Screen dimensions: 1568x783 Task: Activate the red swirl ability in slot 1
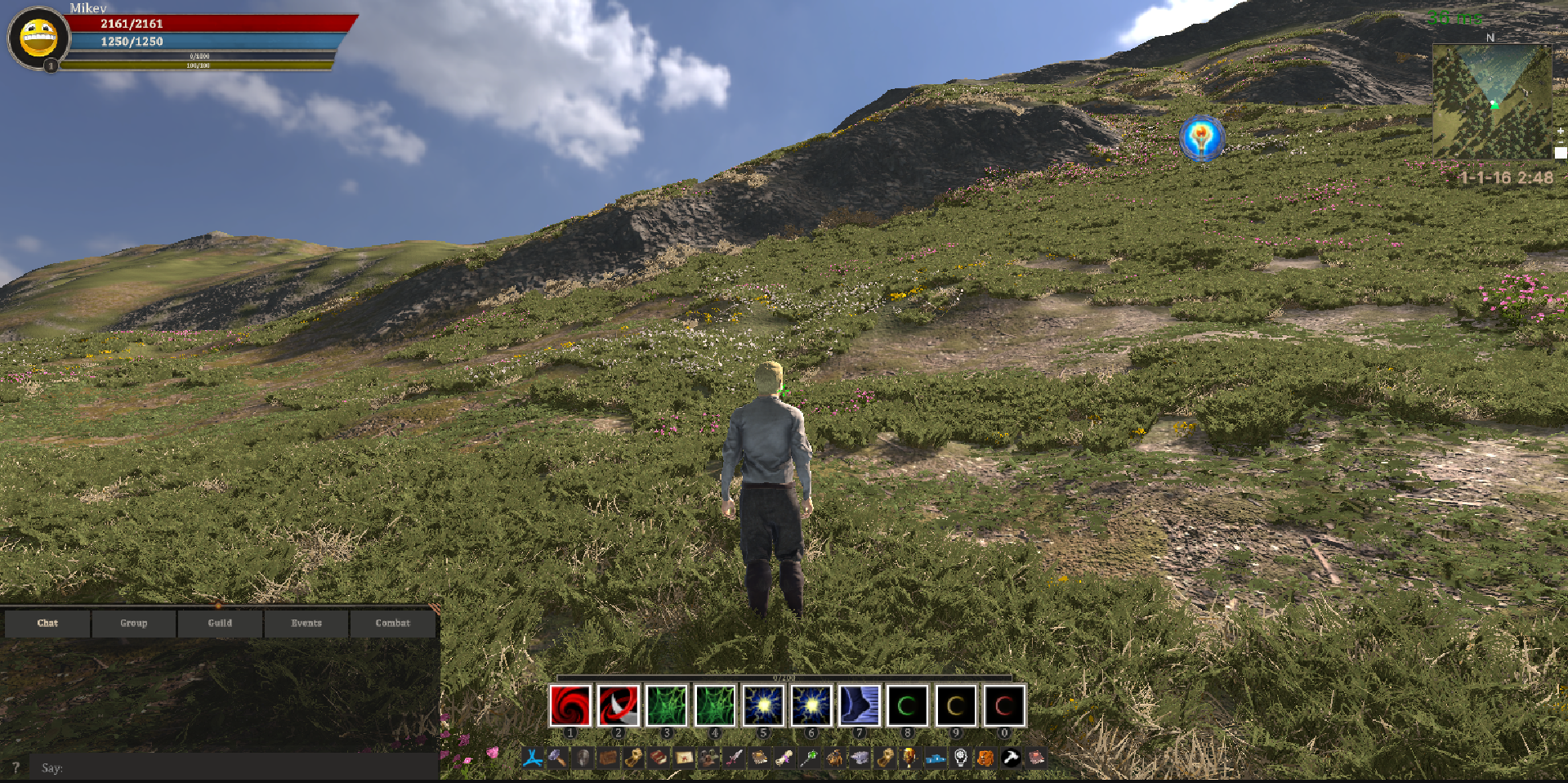pyautogui.click(x=570, y=705)
